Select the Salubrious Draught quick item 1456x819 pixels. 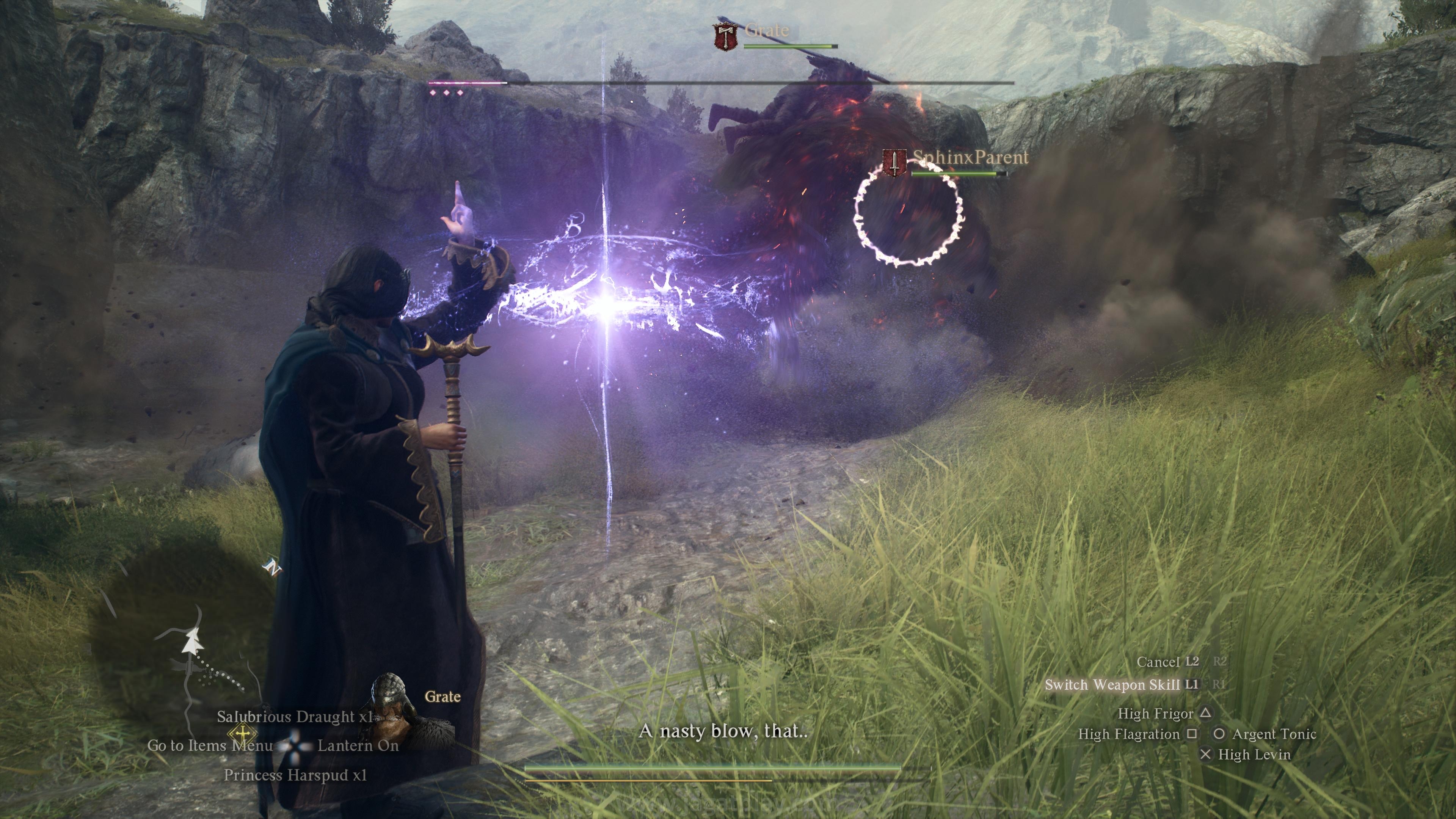[x=295, y=717]
